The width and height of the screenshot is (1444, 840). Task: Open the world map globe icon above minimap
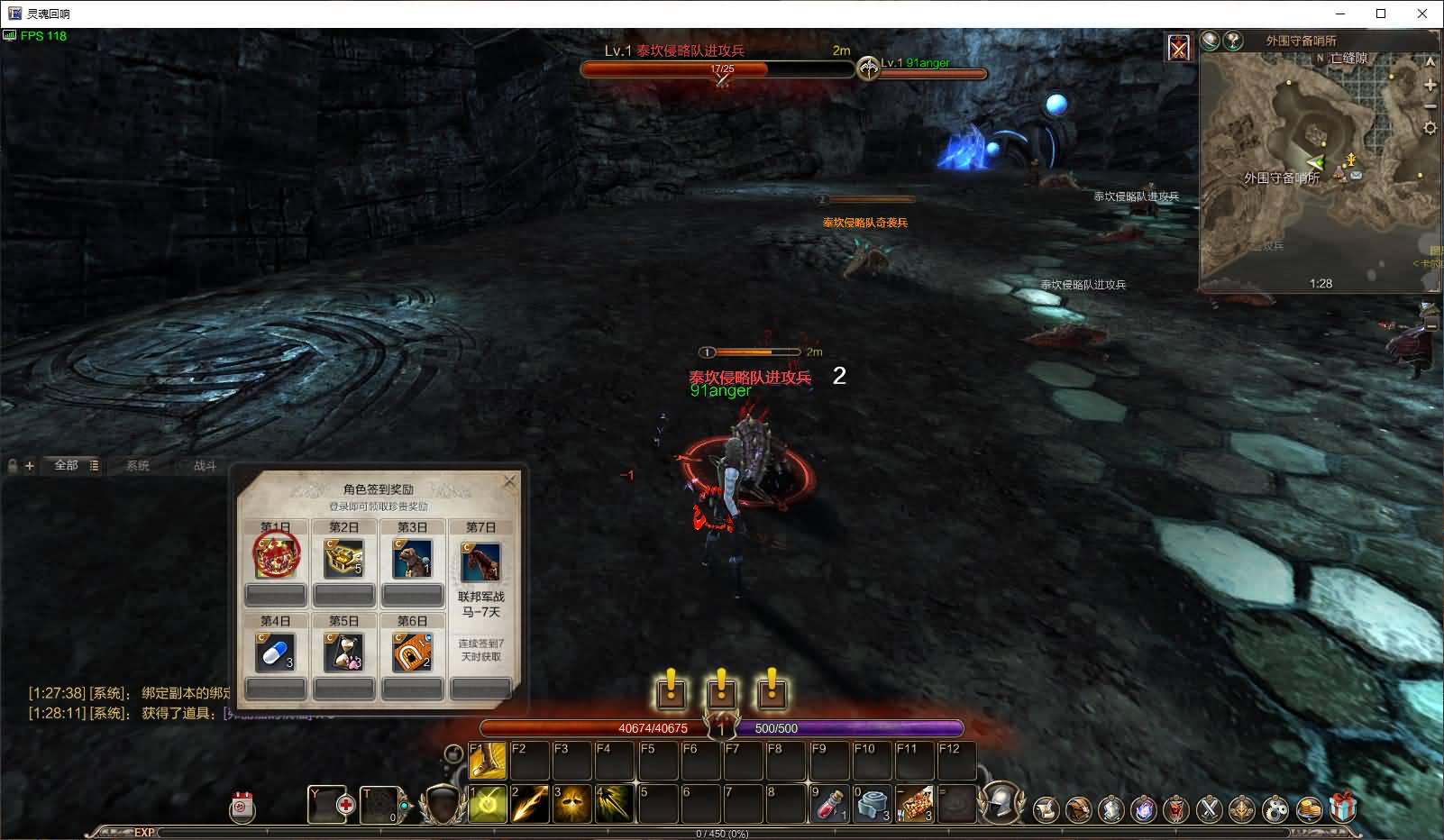(1211, 41)
